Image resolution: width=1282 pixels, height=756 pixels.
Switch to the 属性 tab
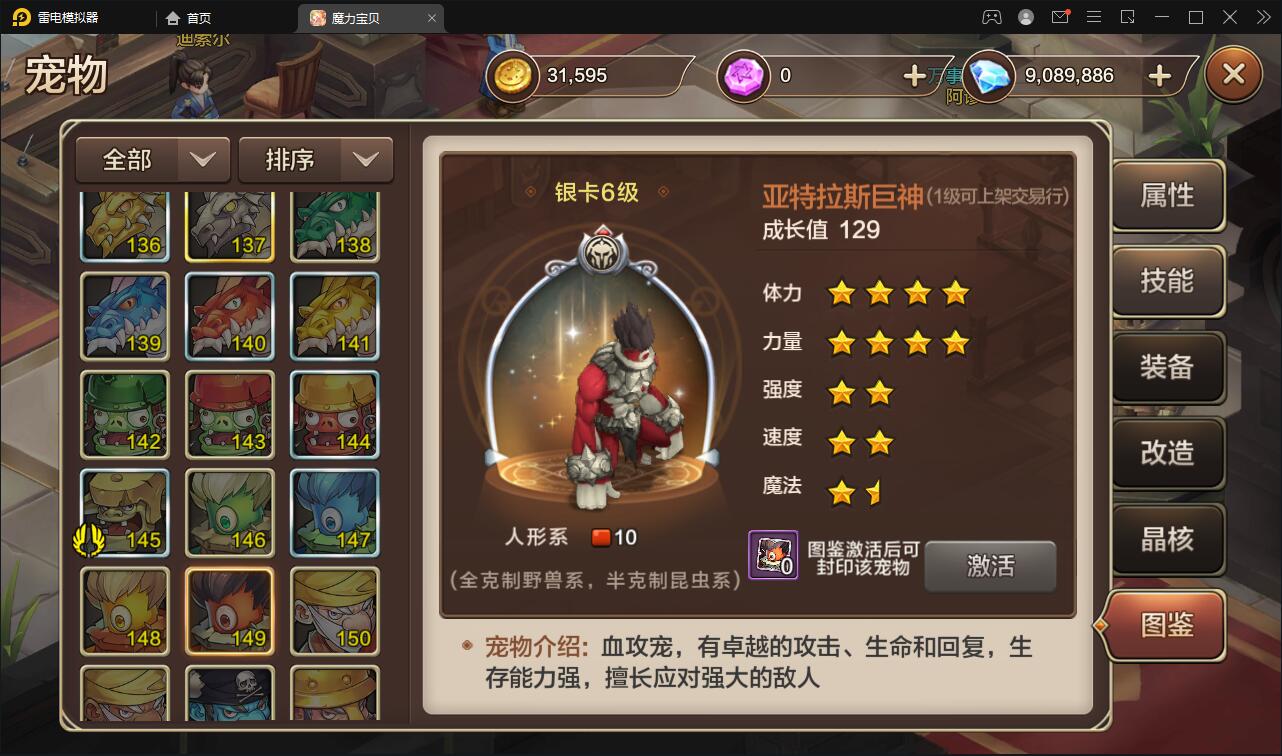pos(1167,196)
